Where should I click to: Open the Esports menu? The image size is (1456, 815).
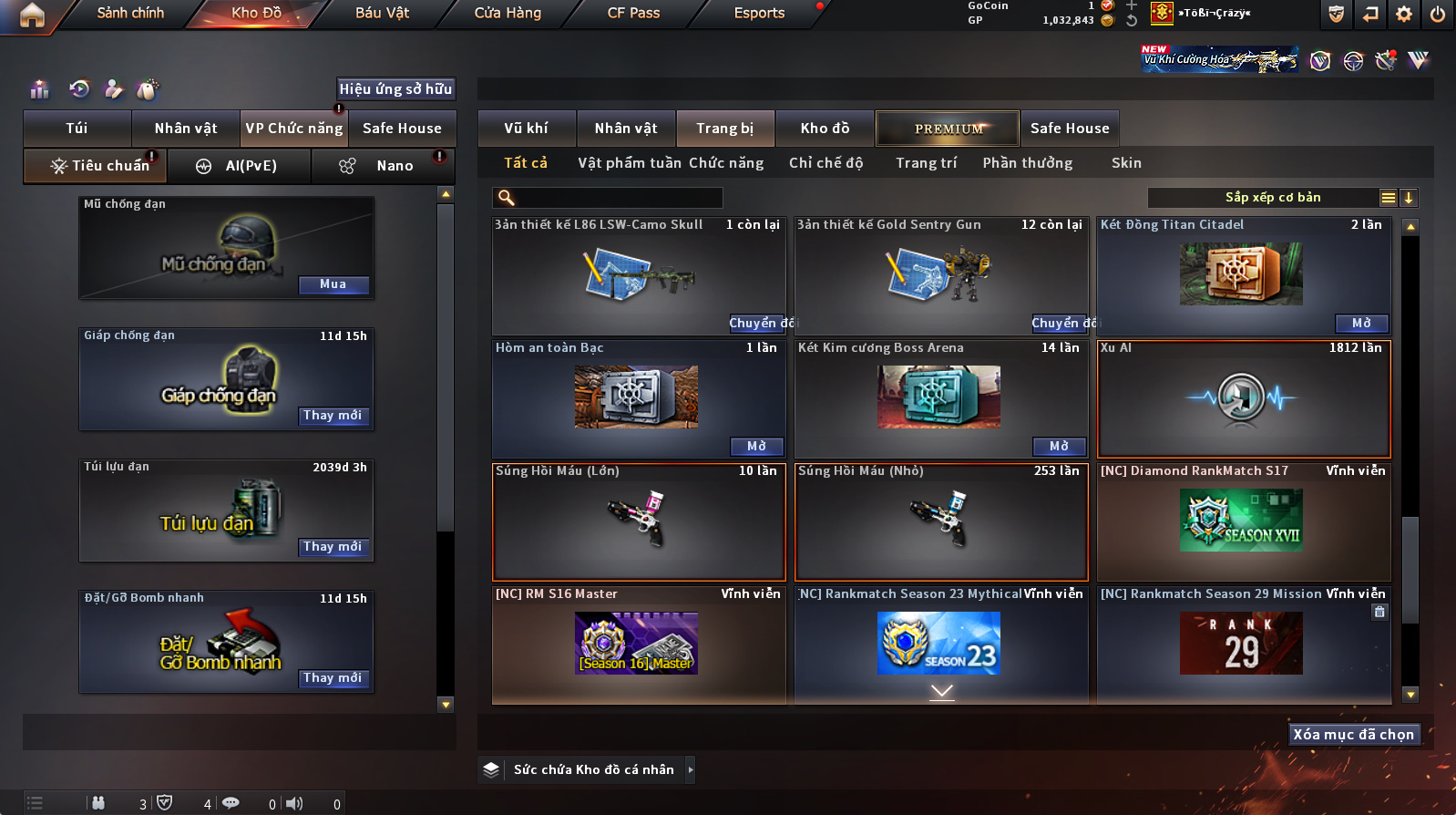(x=759, y=13)
